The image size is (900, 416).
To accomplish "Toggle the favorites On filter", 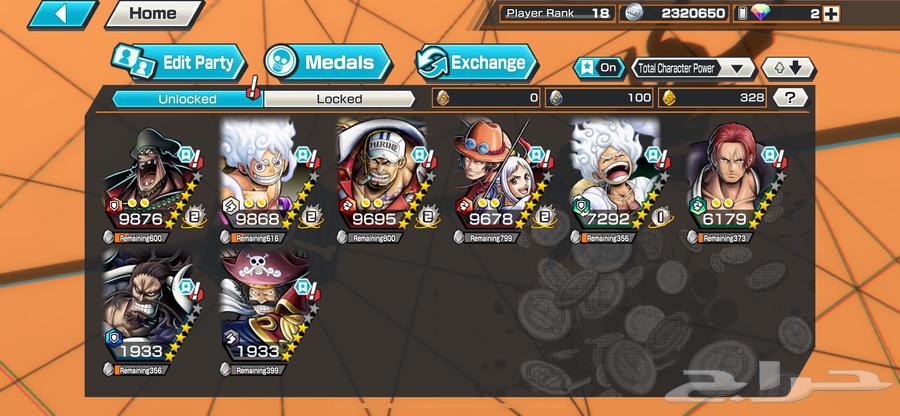I will (598, 68).
